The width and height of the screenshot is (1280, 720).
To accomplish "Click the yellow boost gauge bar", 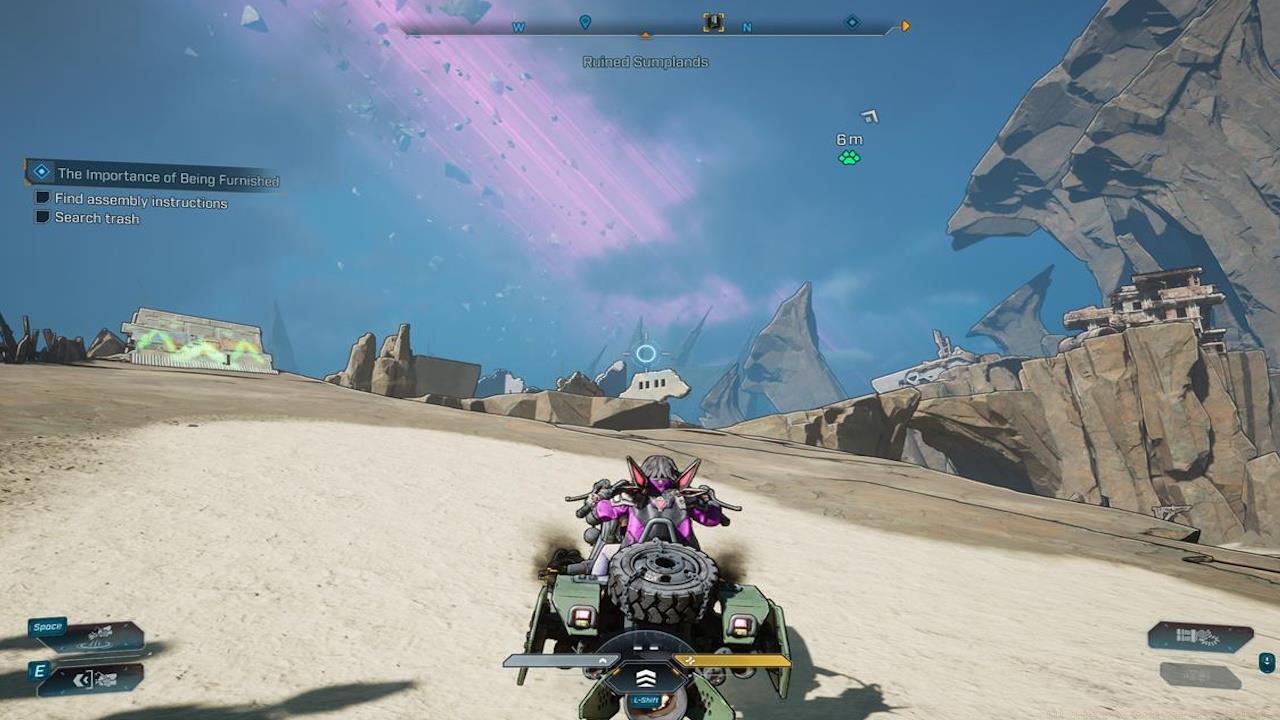I will [x=733, y=660].
